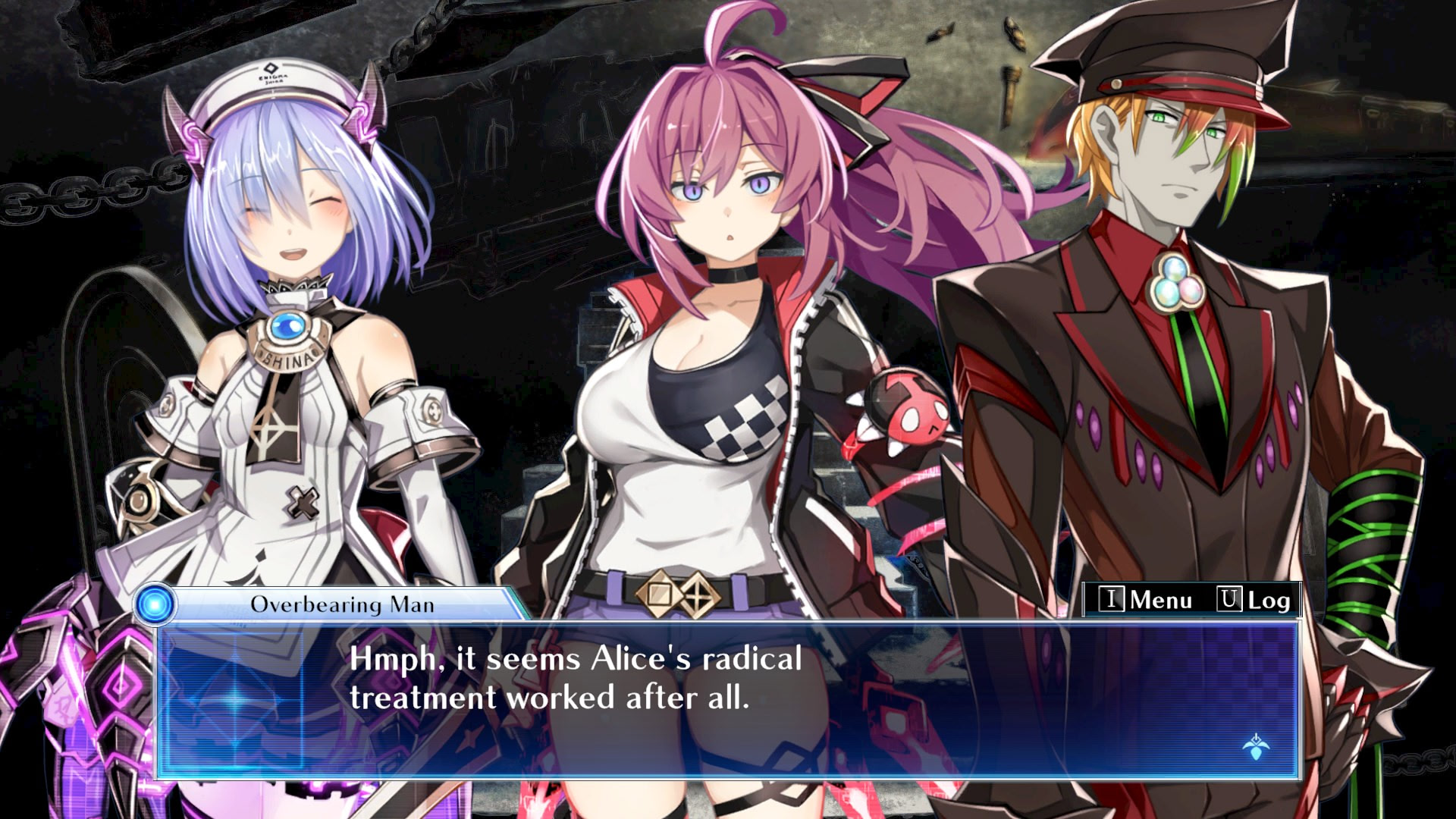
Task: Click the Overbearing Man speaker label
Action: tap(341, 603)
